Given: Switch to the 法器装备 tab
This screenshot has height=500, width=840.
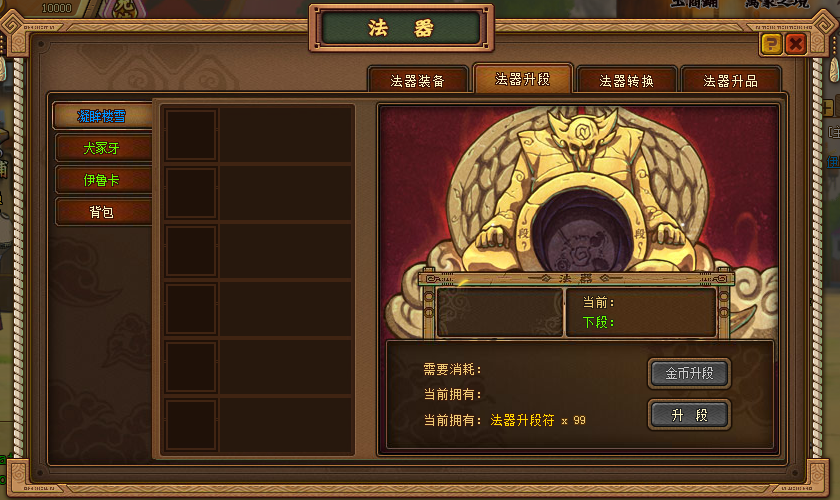Looking at the screenshot, I should click(418, 81).
